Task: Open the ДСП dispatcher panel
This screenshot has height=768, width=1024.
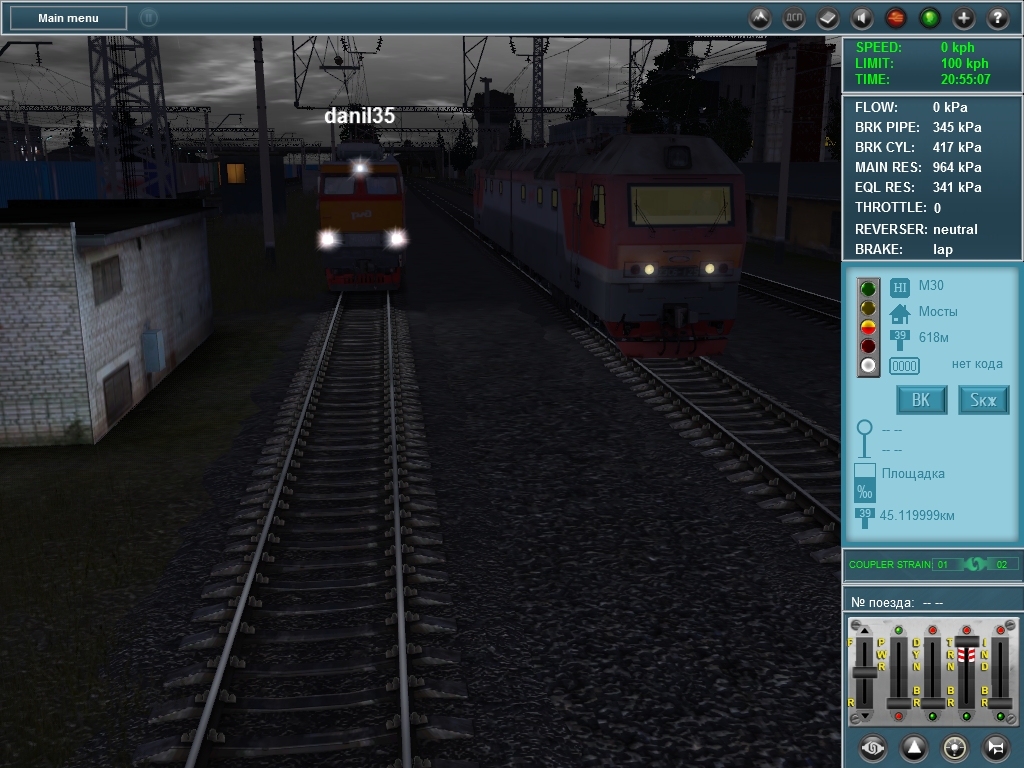Action: (x=794, y=18)
